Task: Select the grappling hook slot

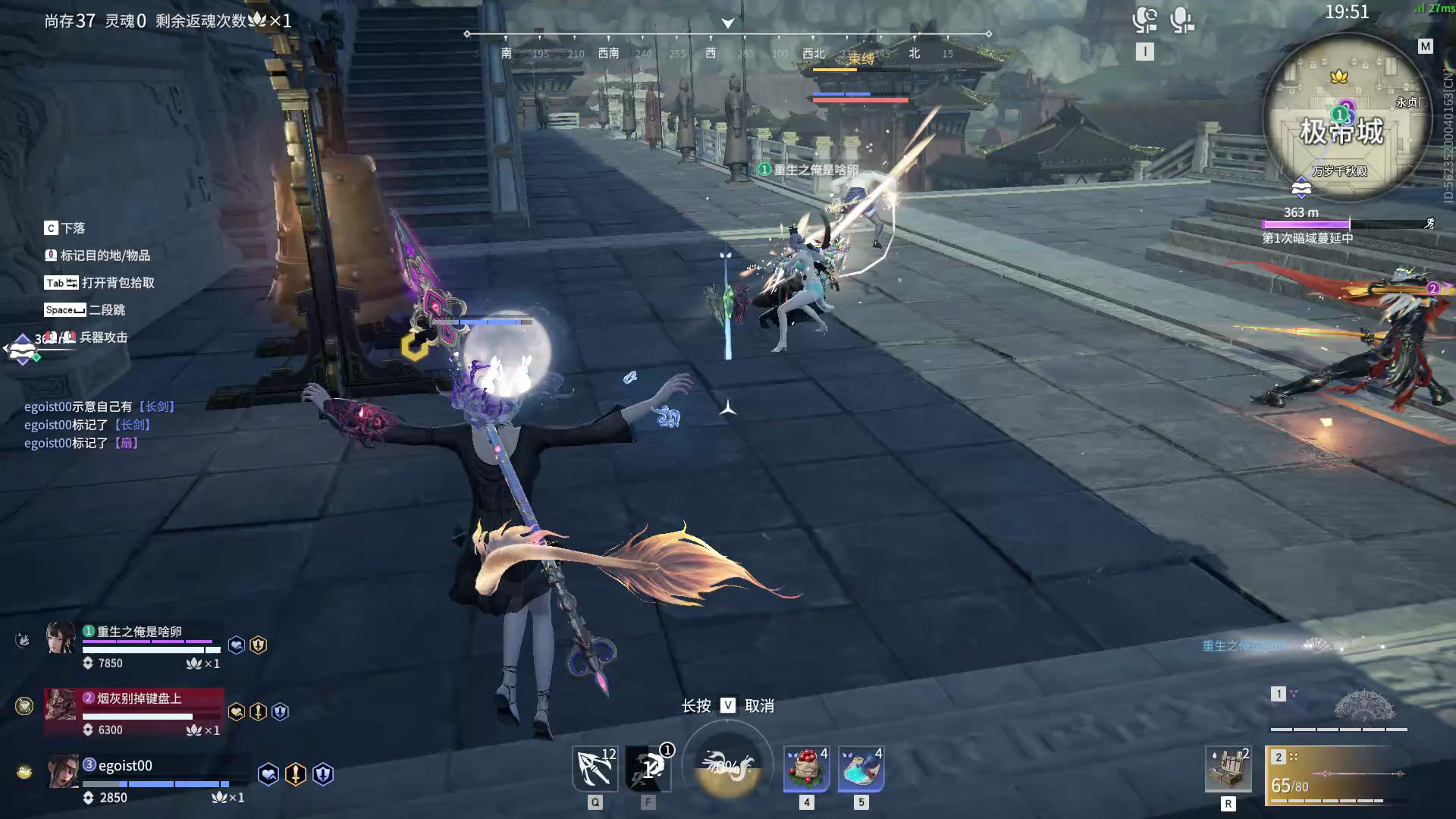Action: point(595,768)
